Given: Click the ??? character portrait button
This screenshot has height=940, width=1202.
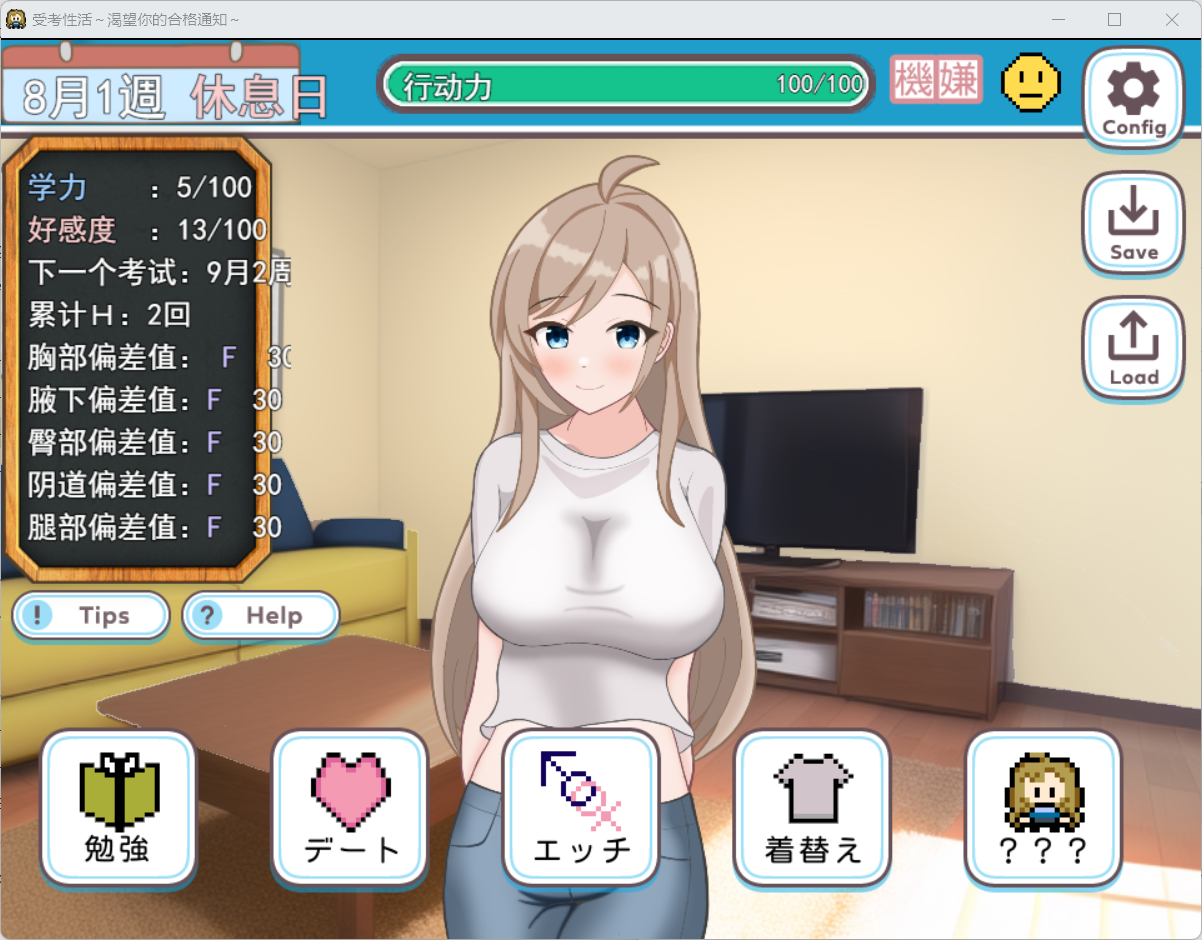Looking at the screenshot, I should [x=1043, y=808].
